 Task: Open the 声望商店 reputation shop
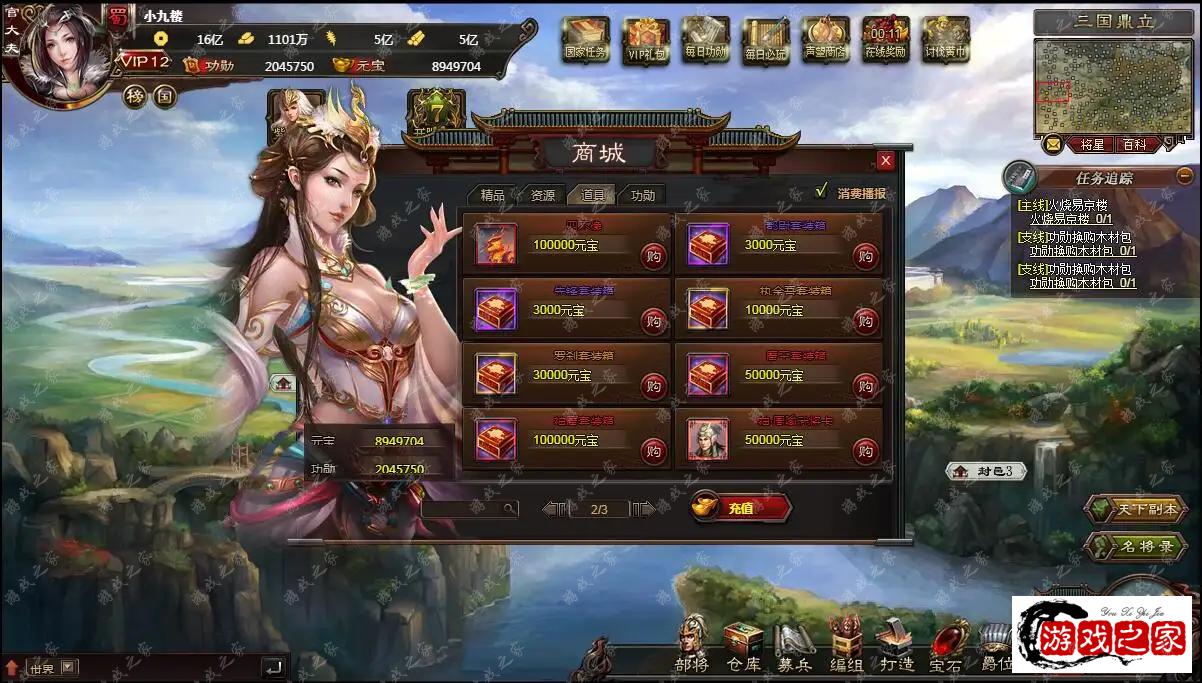825,40
